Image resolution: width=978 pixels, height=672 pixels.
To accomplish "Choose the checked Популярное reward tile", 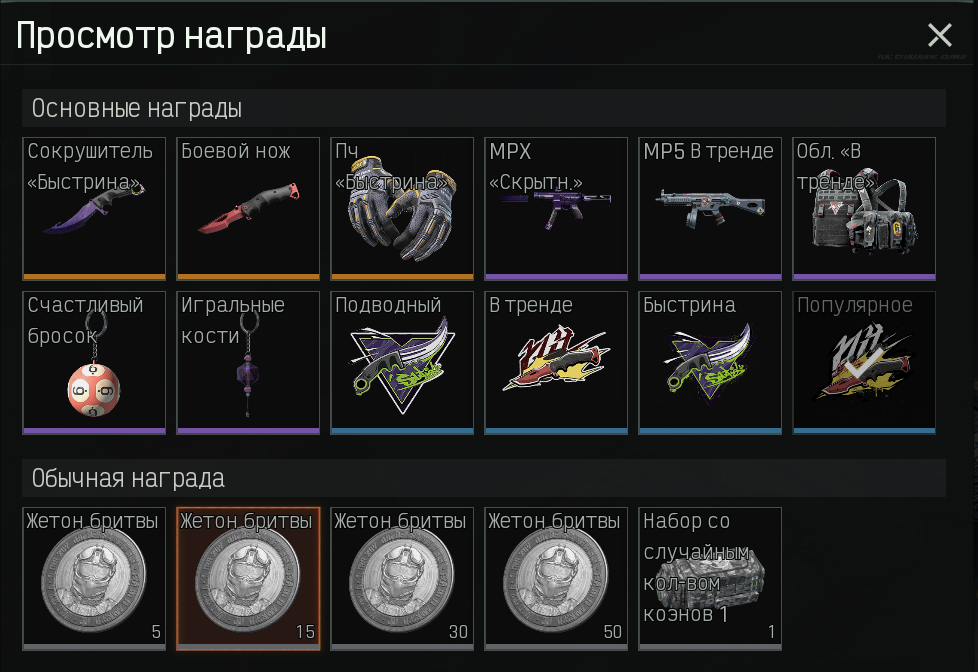I will point(864,362).
